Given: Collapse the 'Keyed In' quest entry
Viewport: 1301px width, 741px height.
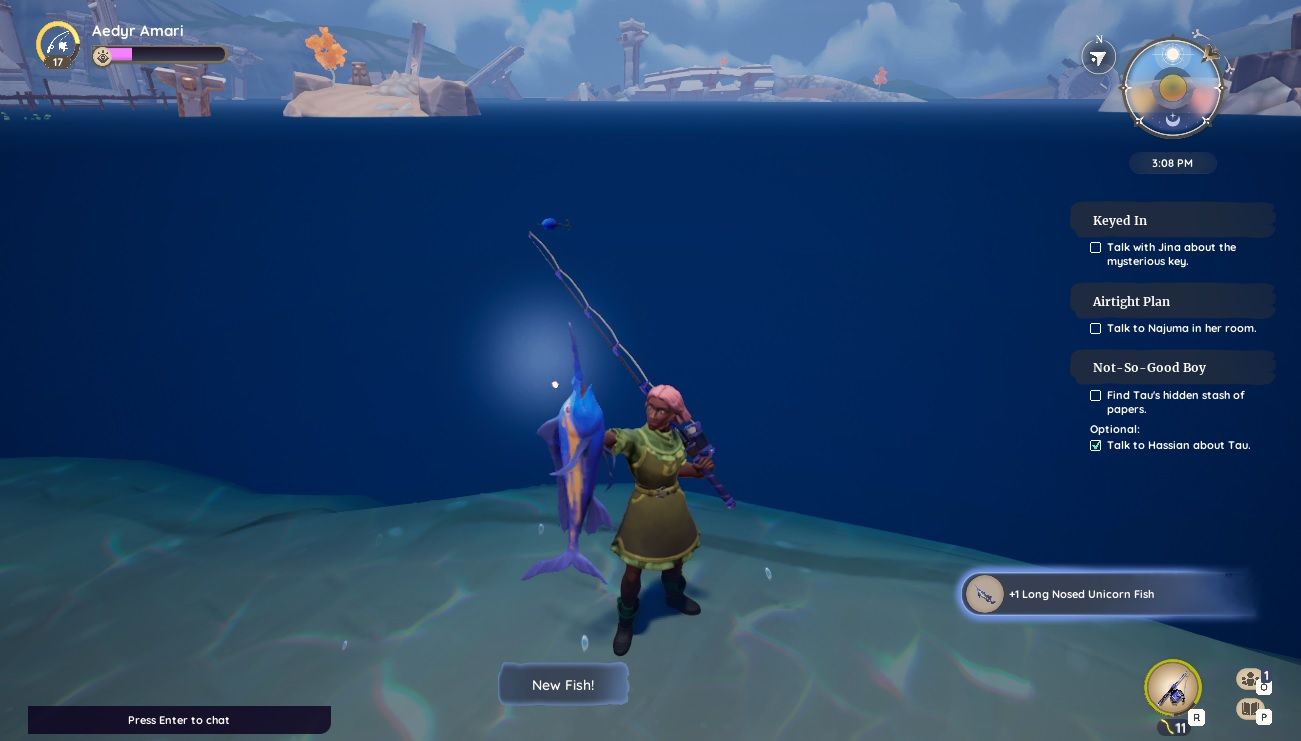Looking at the screenshot, I should (x=1119, y=220).
